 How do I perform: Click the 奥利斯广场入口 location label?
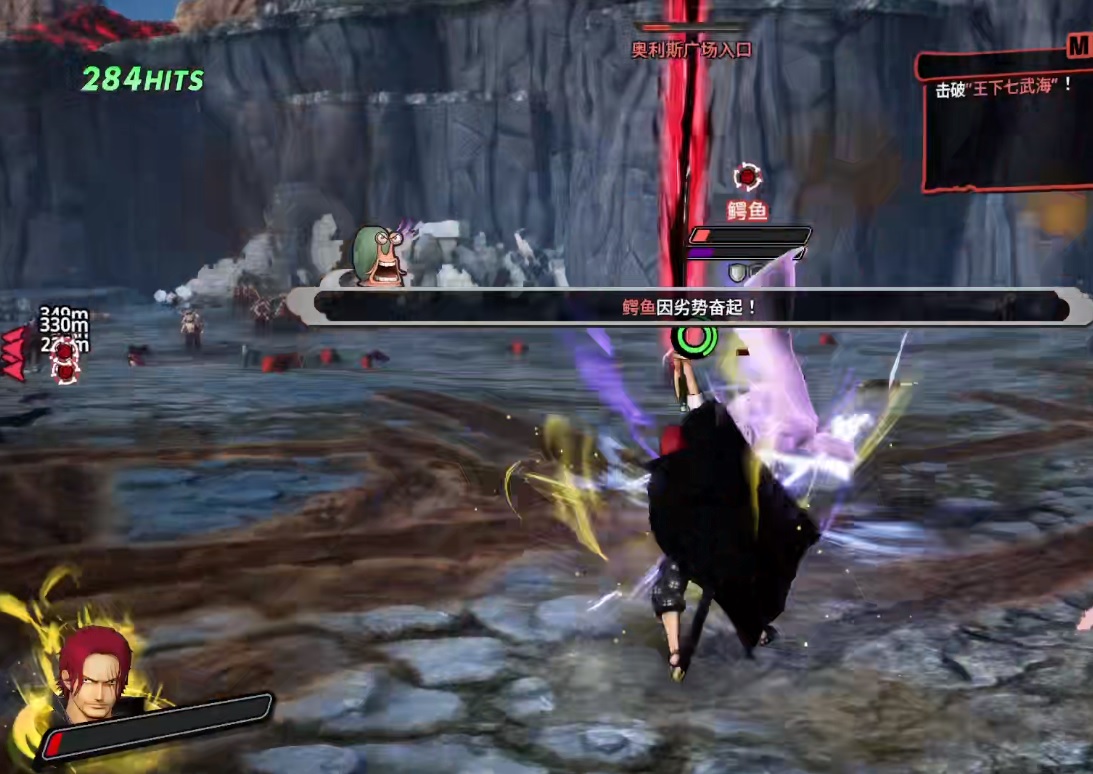pos(691,49)
